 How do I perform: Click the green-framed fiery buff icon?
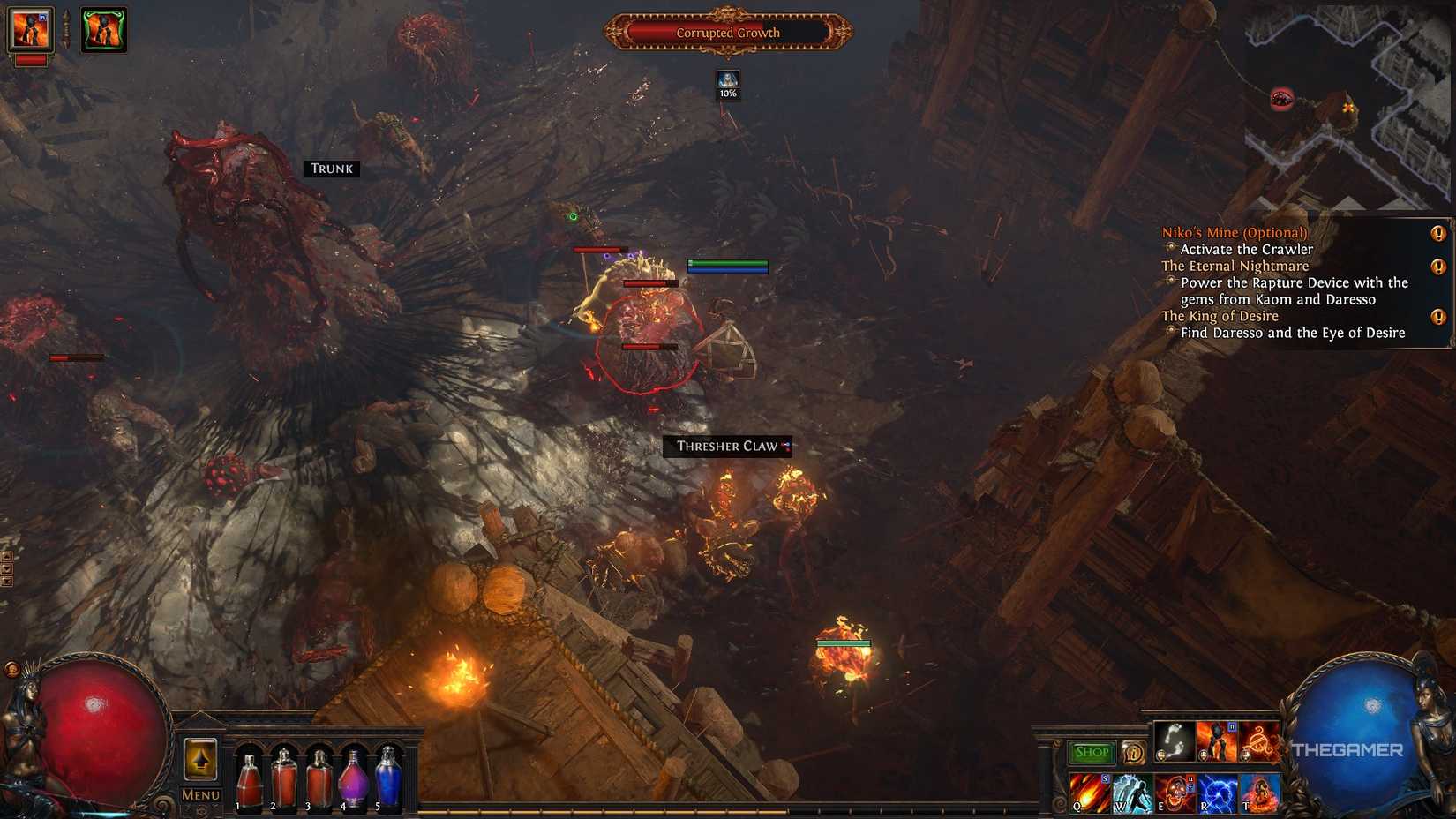pyautogui.click(x=104, y=30)
